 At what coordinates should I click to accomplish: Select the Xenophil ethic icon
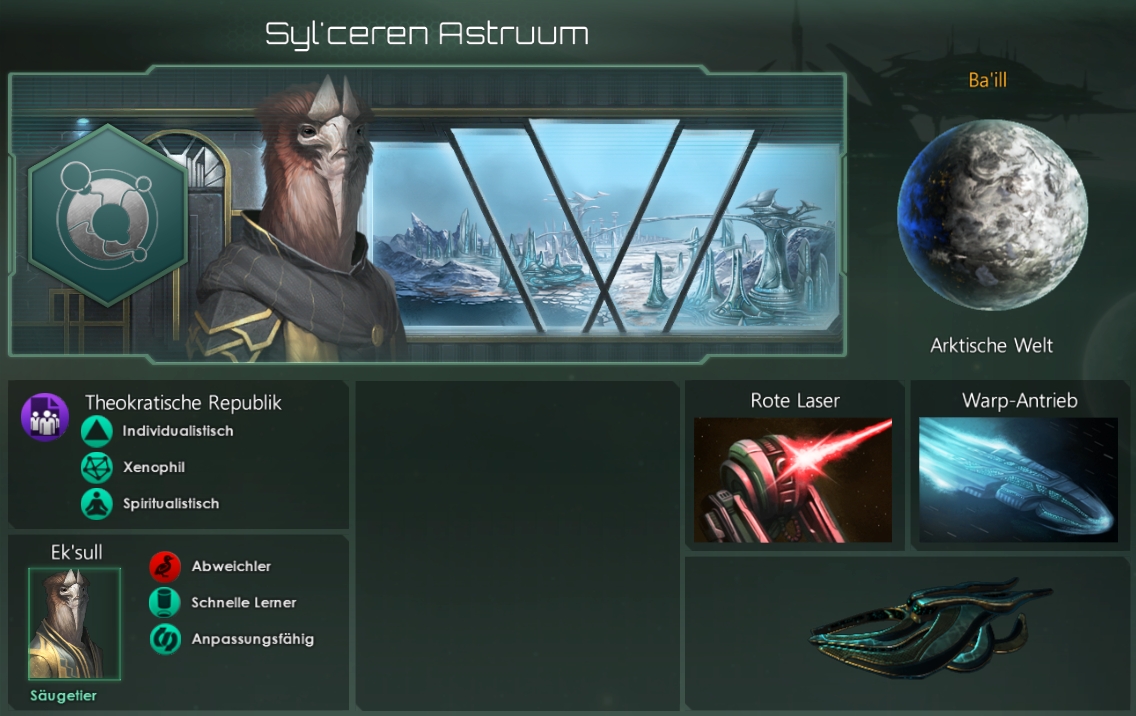97,468
